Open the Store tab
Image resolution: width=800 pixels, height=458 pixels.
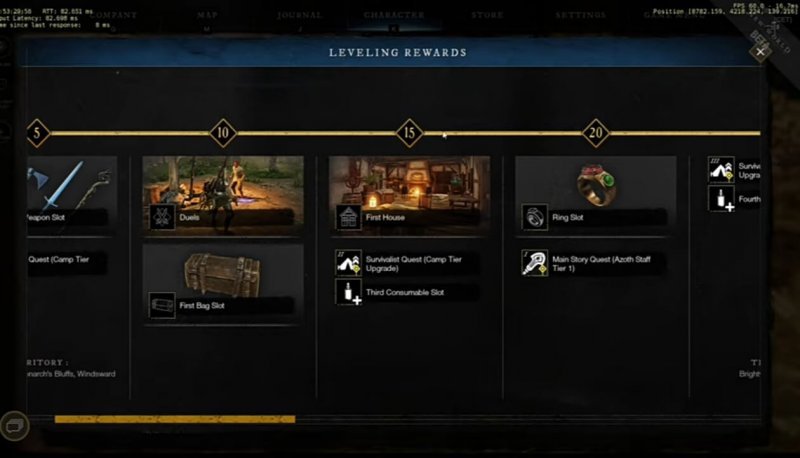click(487, 15)
